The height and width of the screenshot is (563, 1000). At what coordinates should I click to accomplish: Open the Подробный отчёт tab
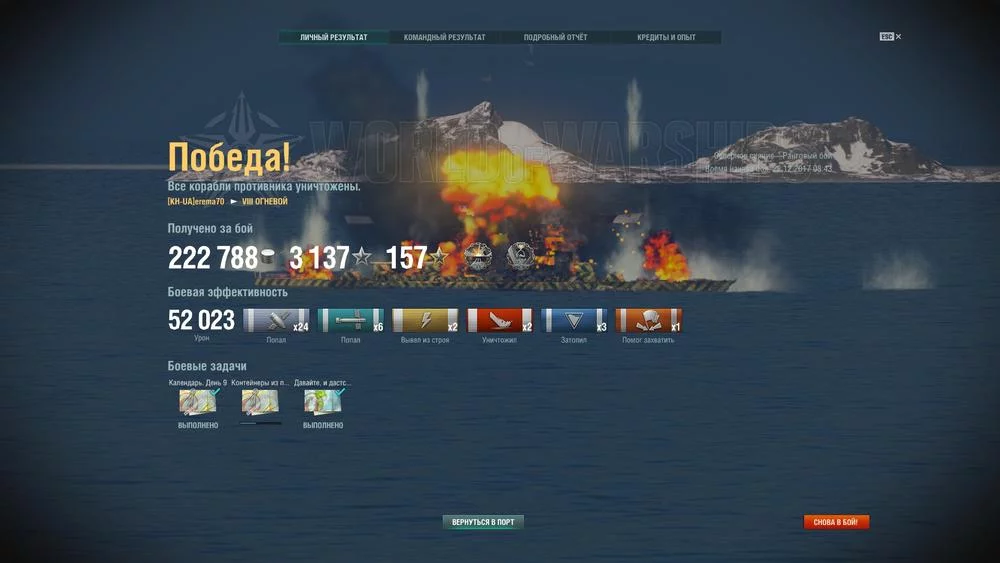(555, 38)
